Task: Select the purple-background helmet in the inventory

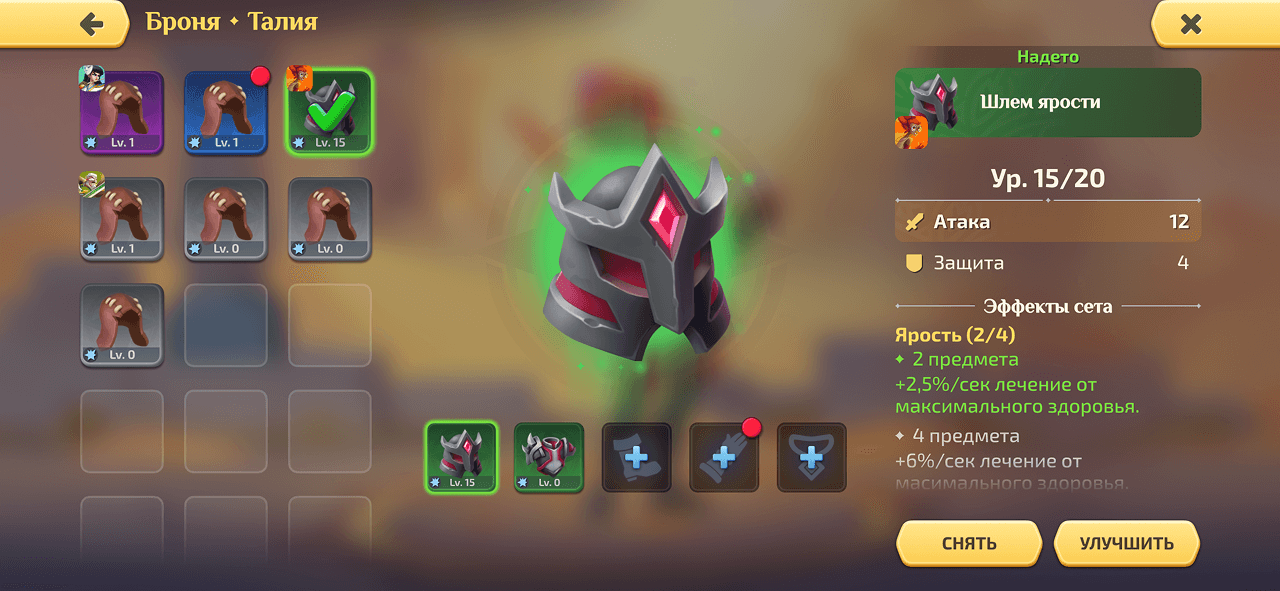Action: tap(122, 112)
